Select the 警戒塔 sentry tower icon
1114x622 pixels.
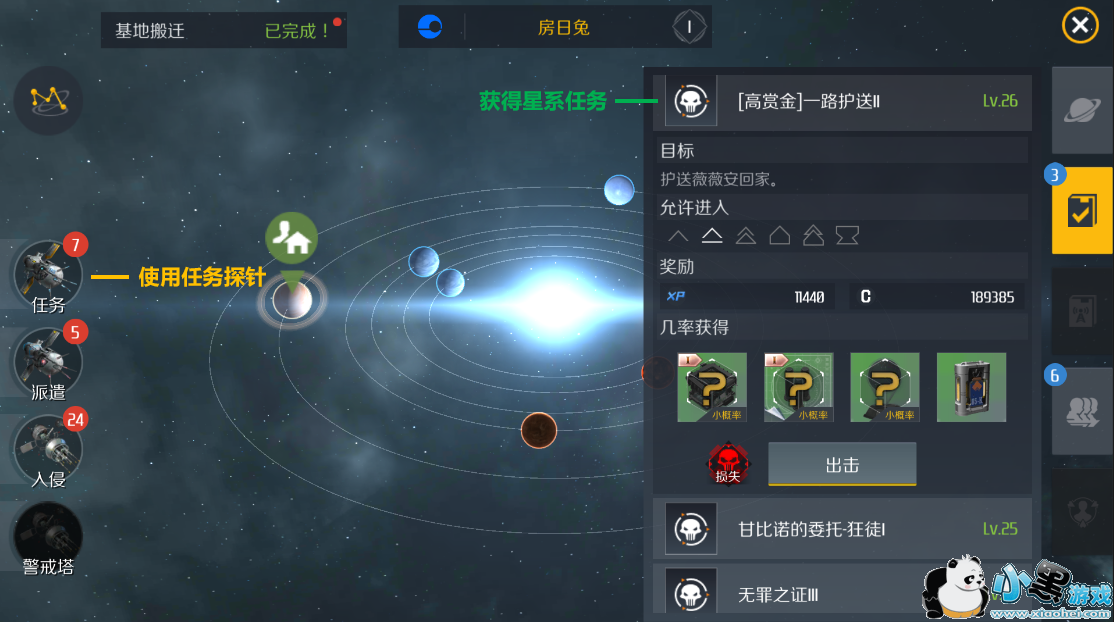coord(47,537)
